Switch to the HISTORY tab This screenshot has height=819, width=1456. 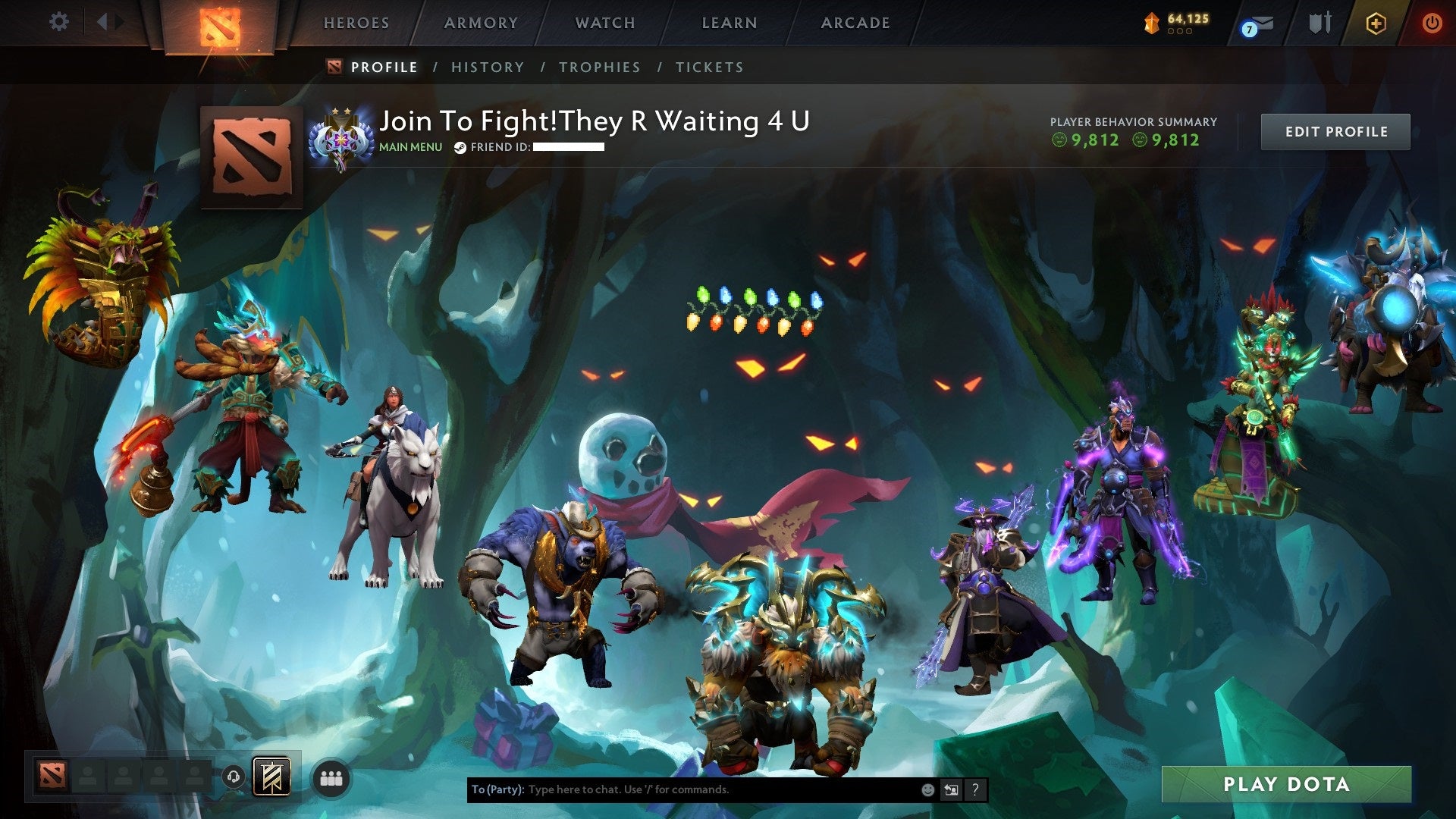pos(486,67)
